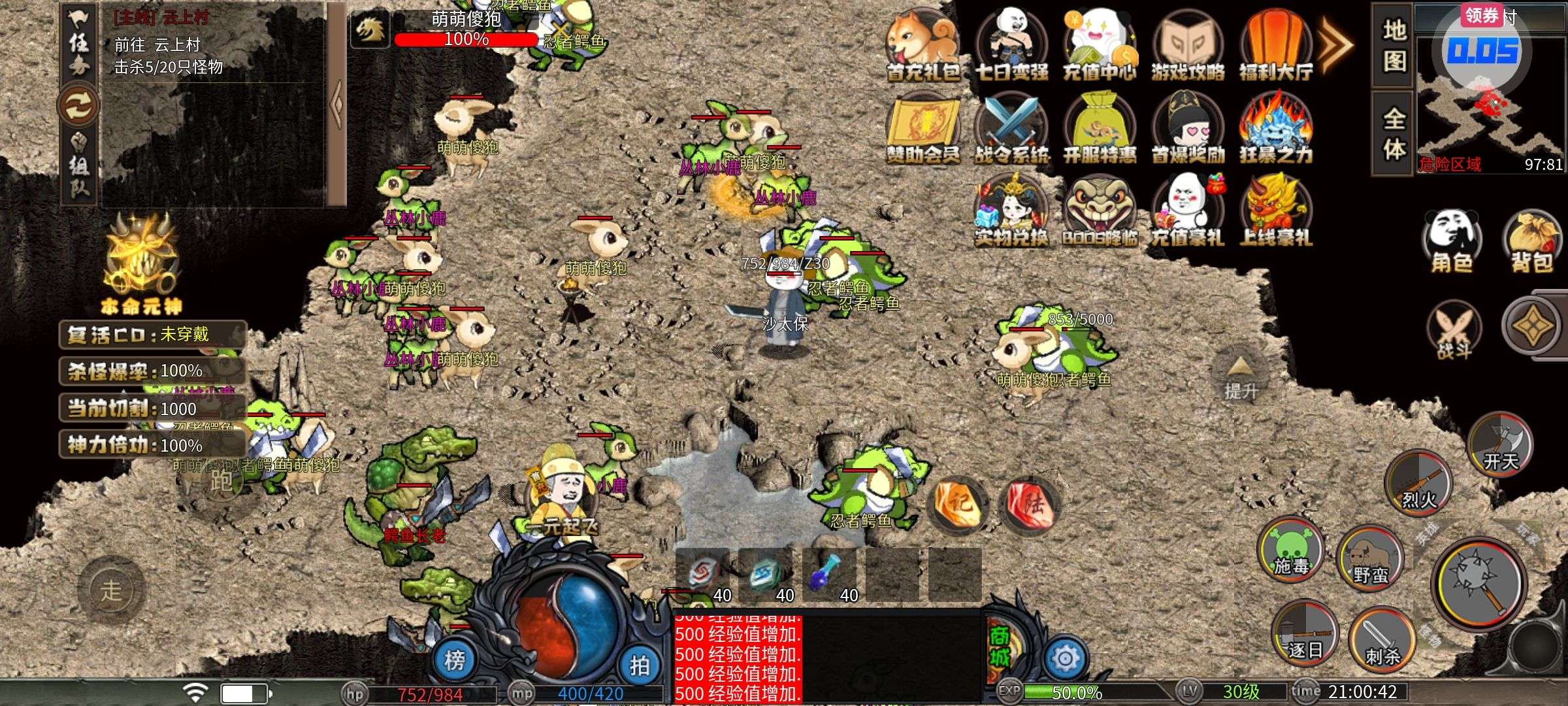Viewport: 1568px width, 706px height.
Task: Open the 充值中心 recharge center
Action: pyautogui.click(x=1099, y=44)
